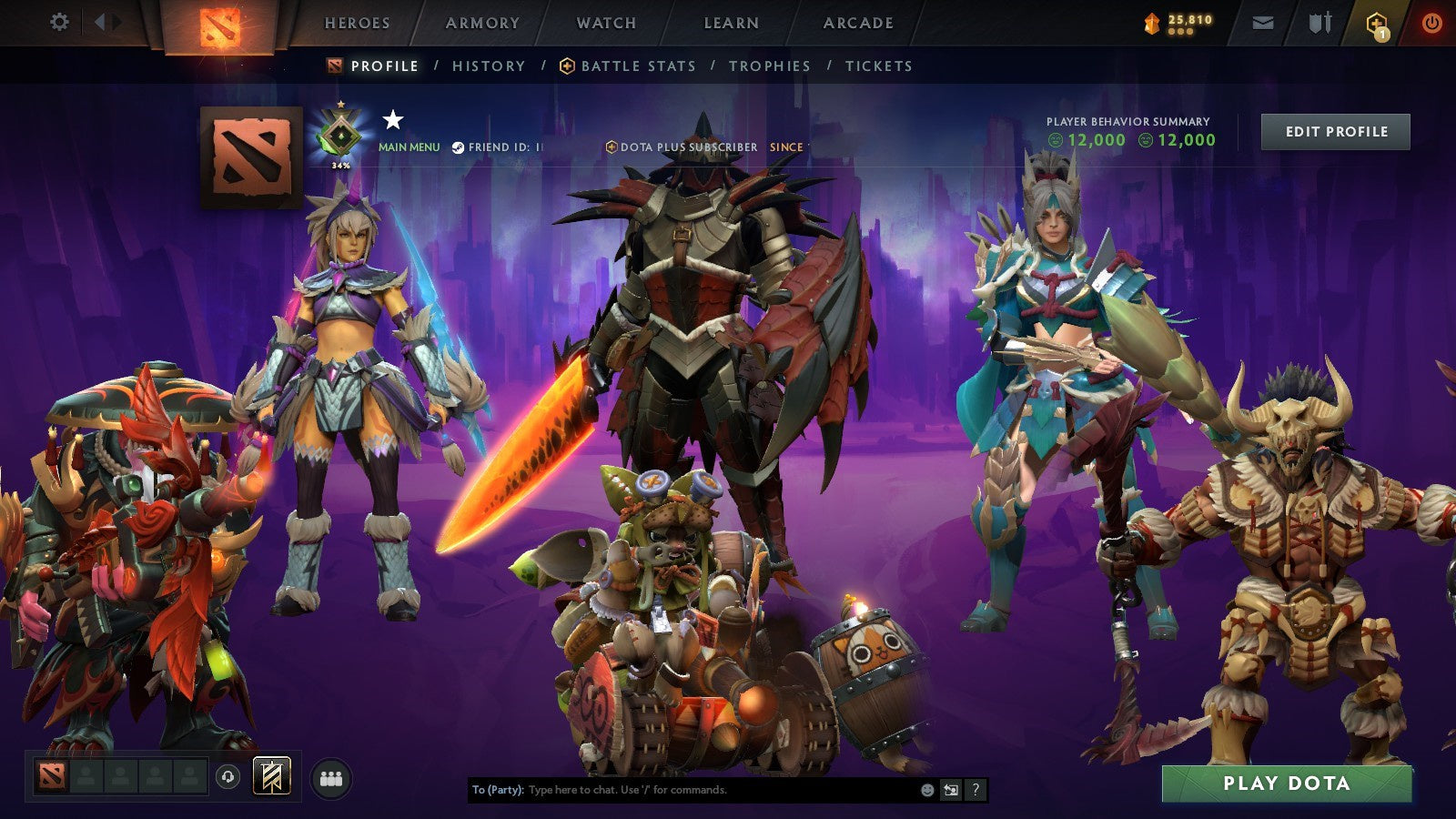This screenshot has height=819, width=1456.
Task: Open the Dota Plus rewards icon showing 1 notification
Action: [1377, 22]
